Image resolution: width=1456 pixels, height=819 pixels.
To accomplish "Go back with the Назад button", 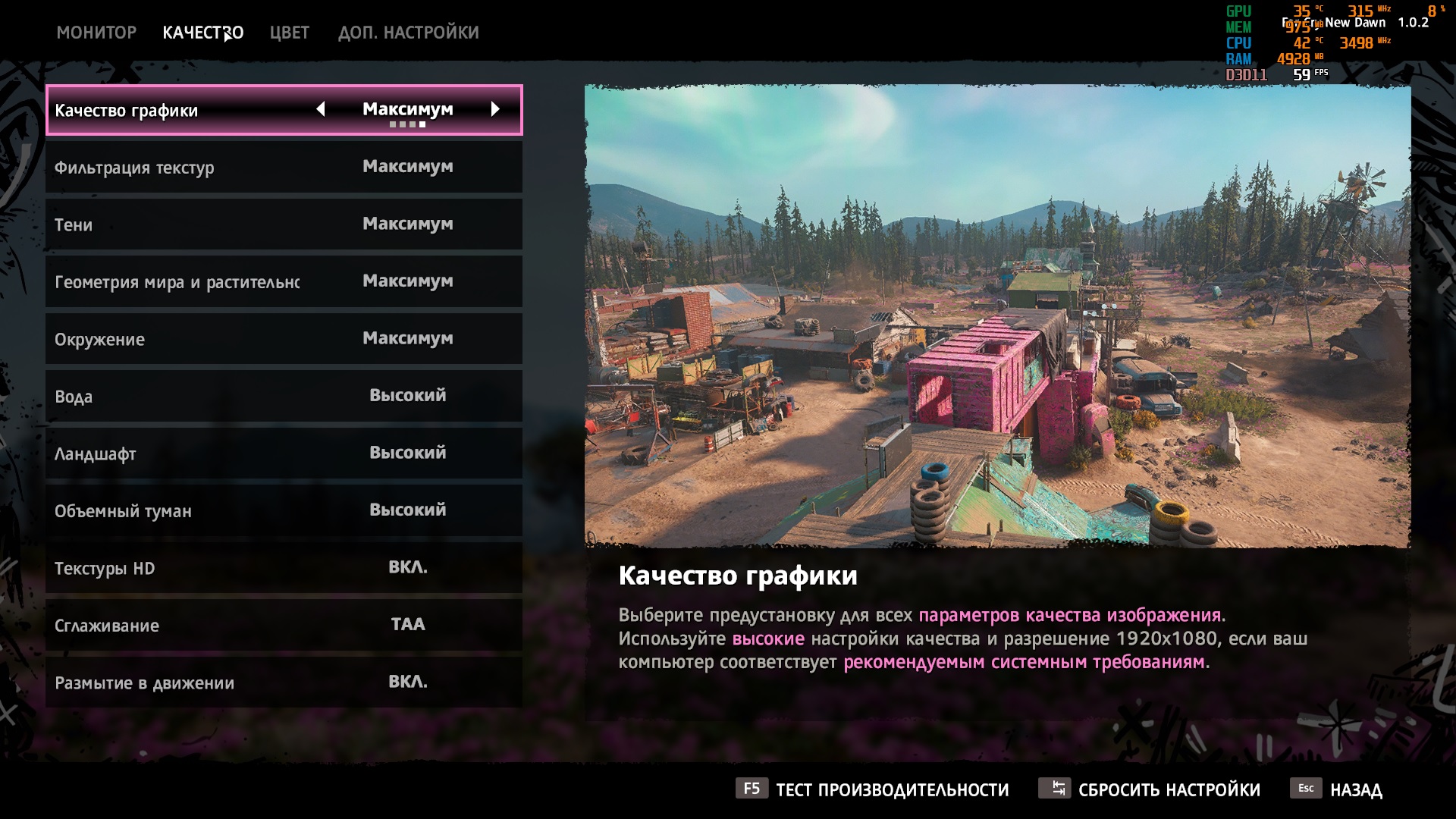I will pos(1337,789).
